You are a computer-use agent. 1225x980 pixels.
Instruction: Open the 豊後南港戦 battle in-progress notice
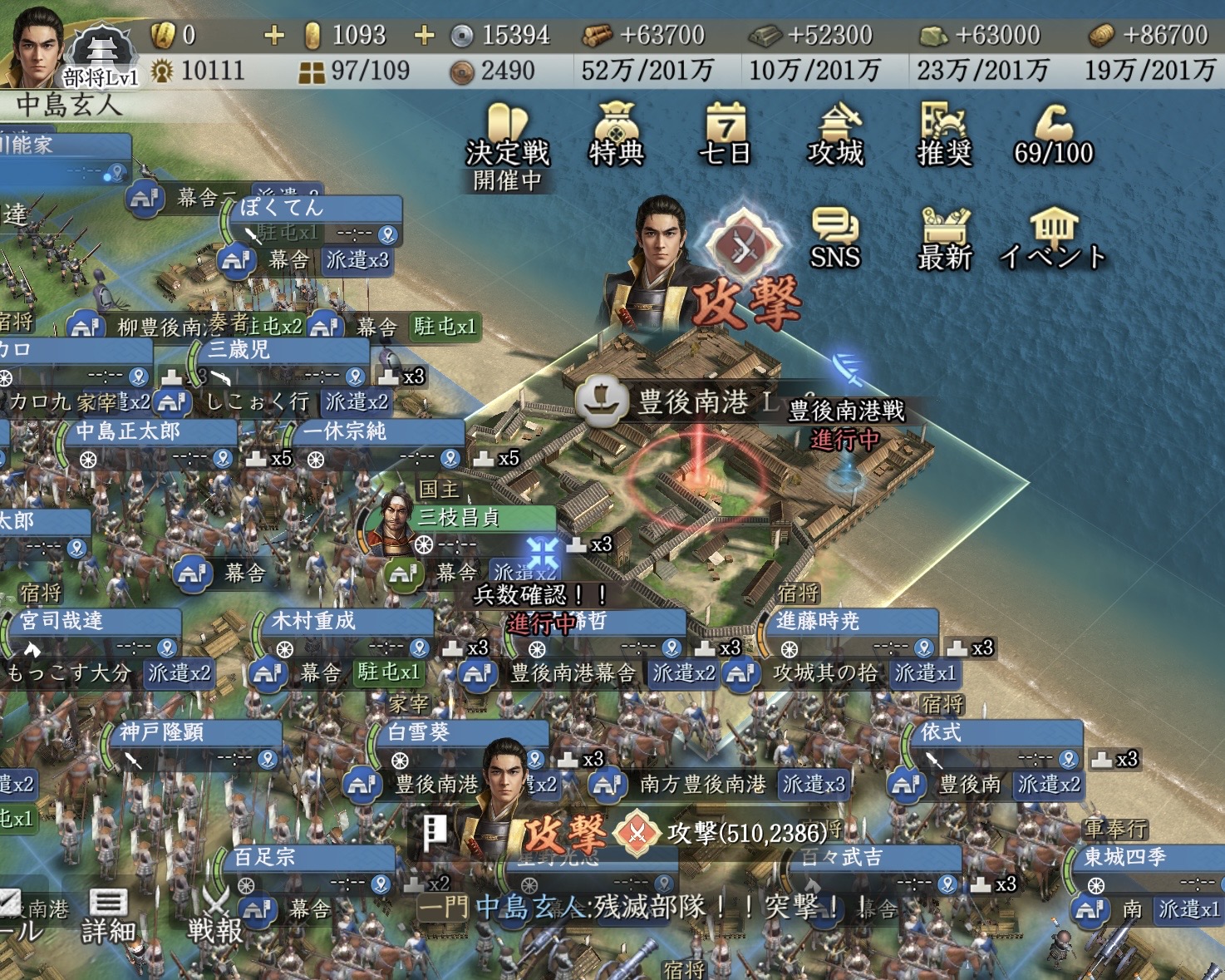click(x=845, y=424)
